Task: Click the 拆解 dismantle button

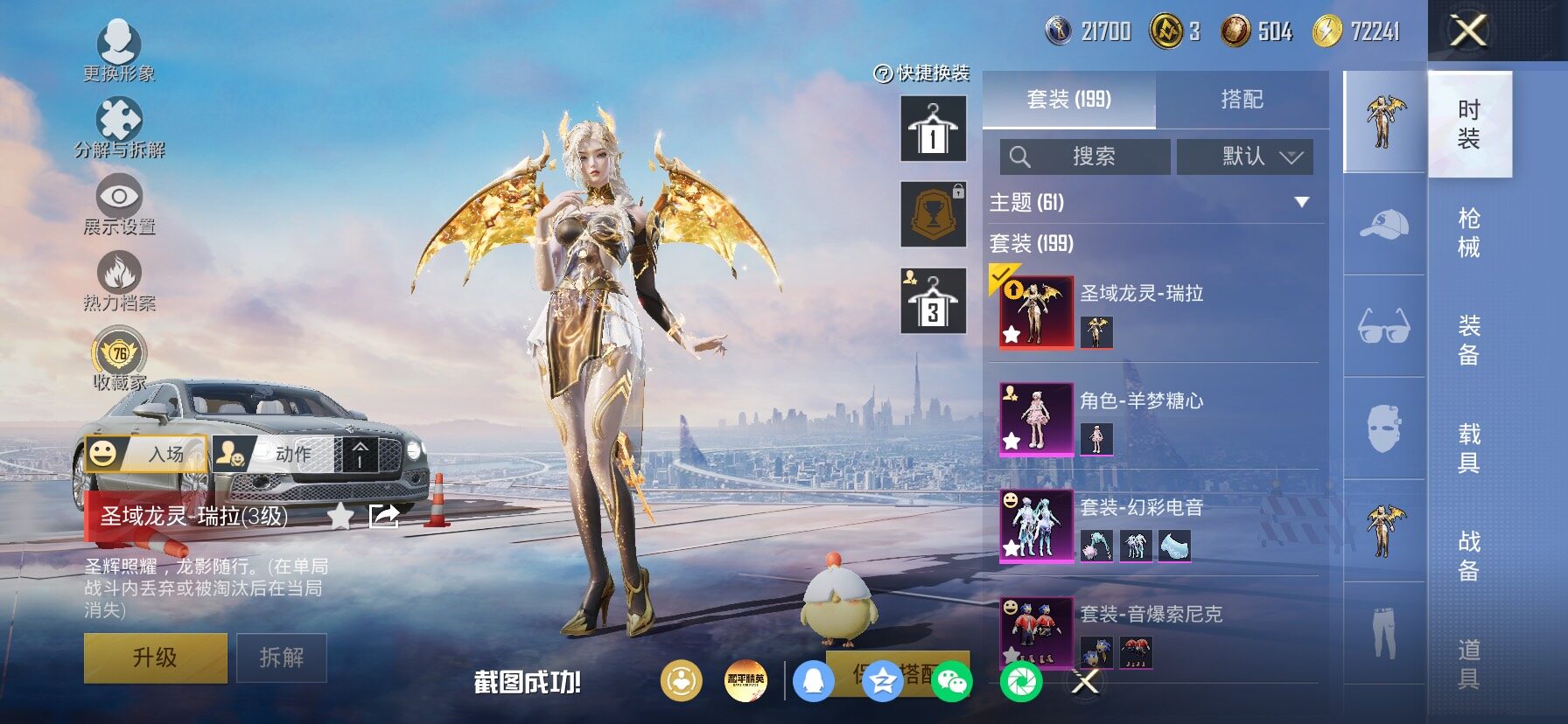Action: 281,658
